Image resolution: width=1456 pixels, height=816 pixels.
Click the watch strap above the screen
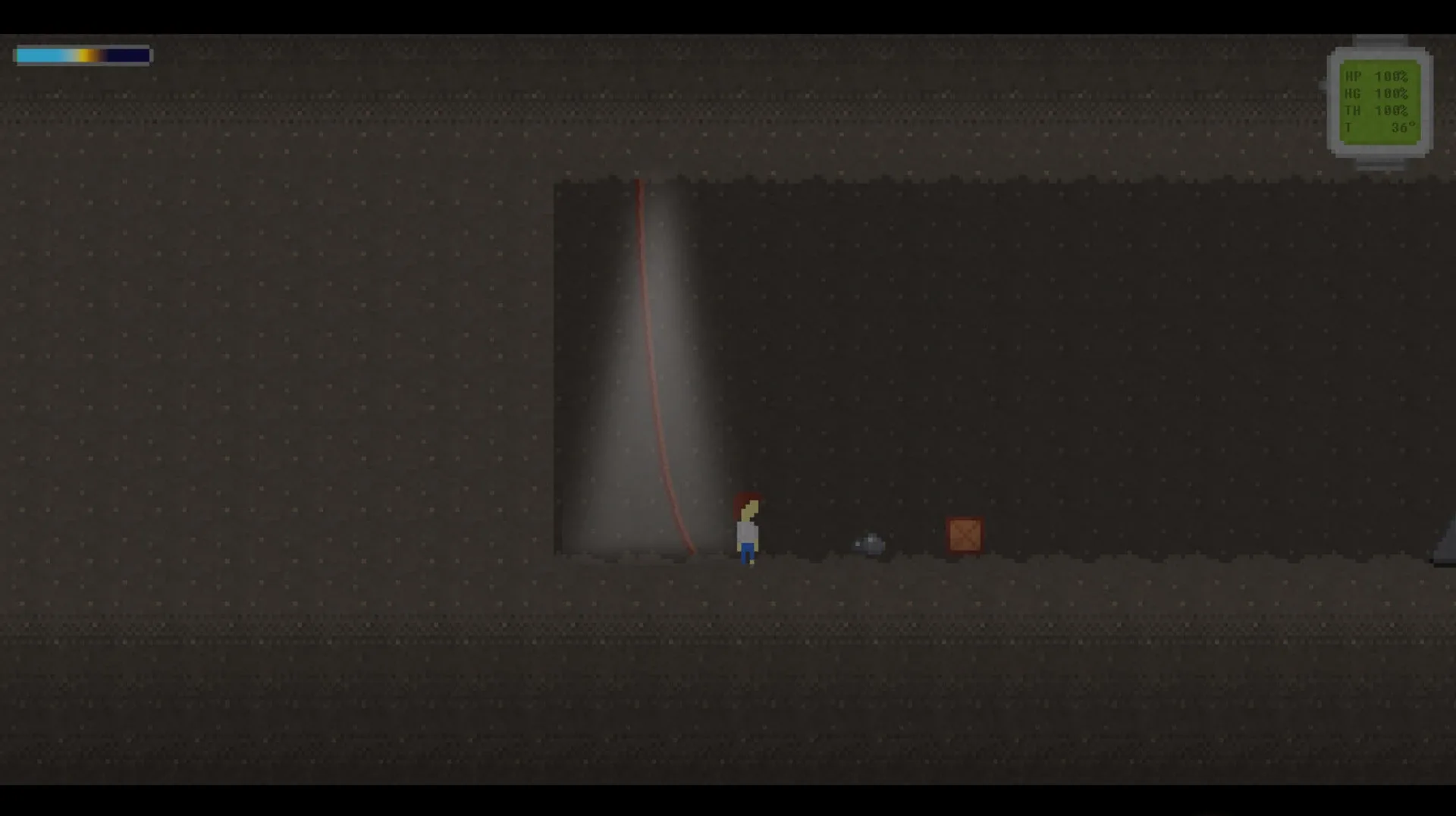[1382, 42]
